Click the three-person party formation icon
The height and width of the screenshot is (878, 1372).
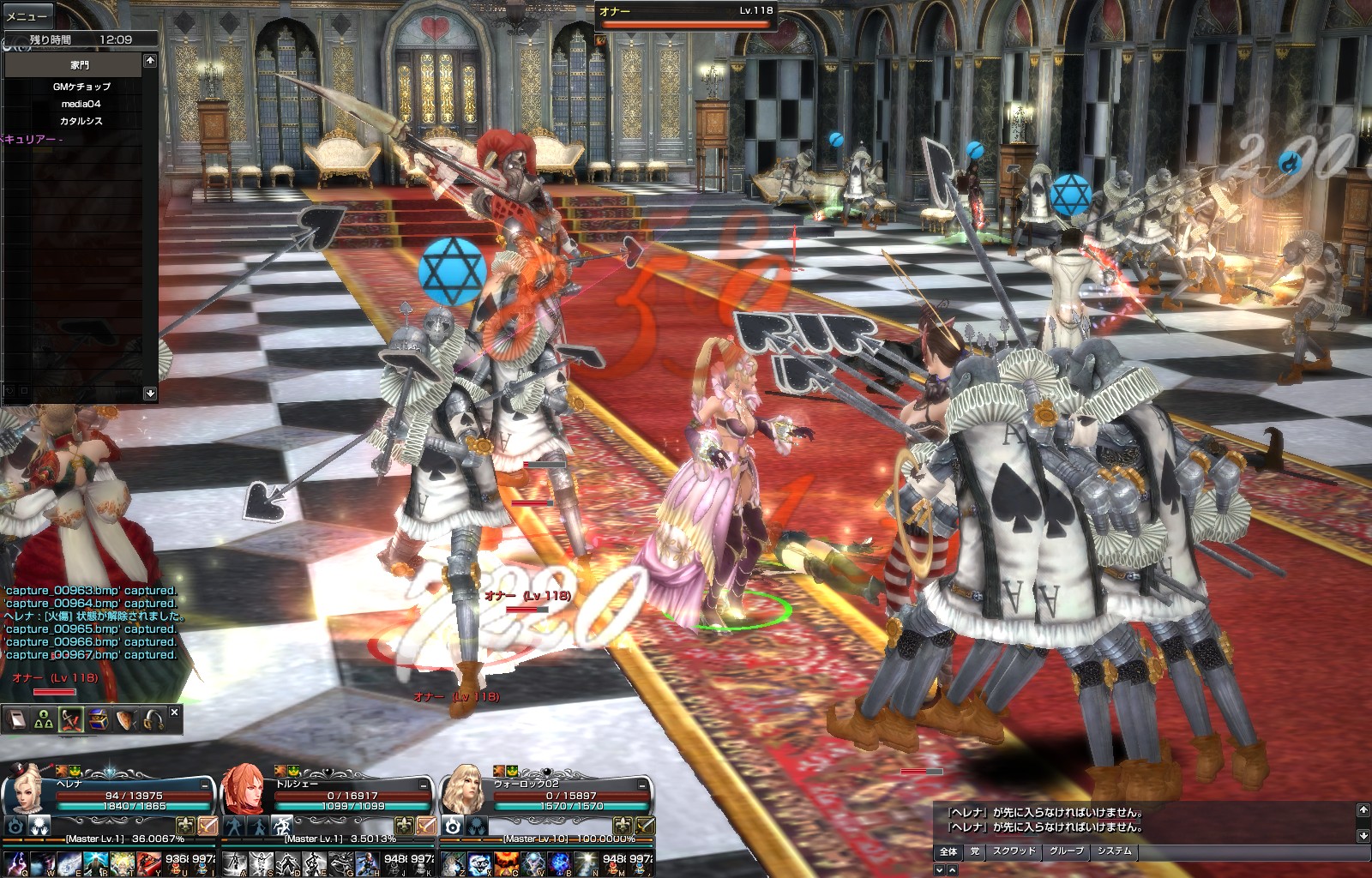point(44,719)
